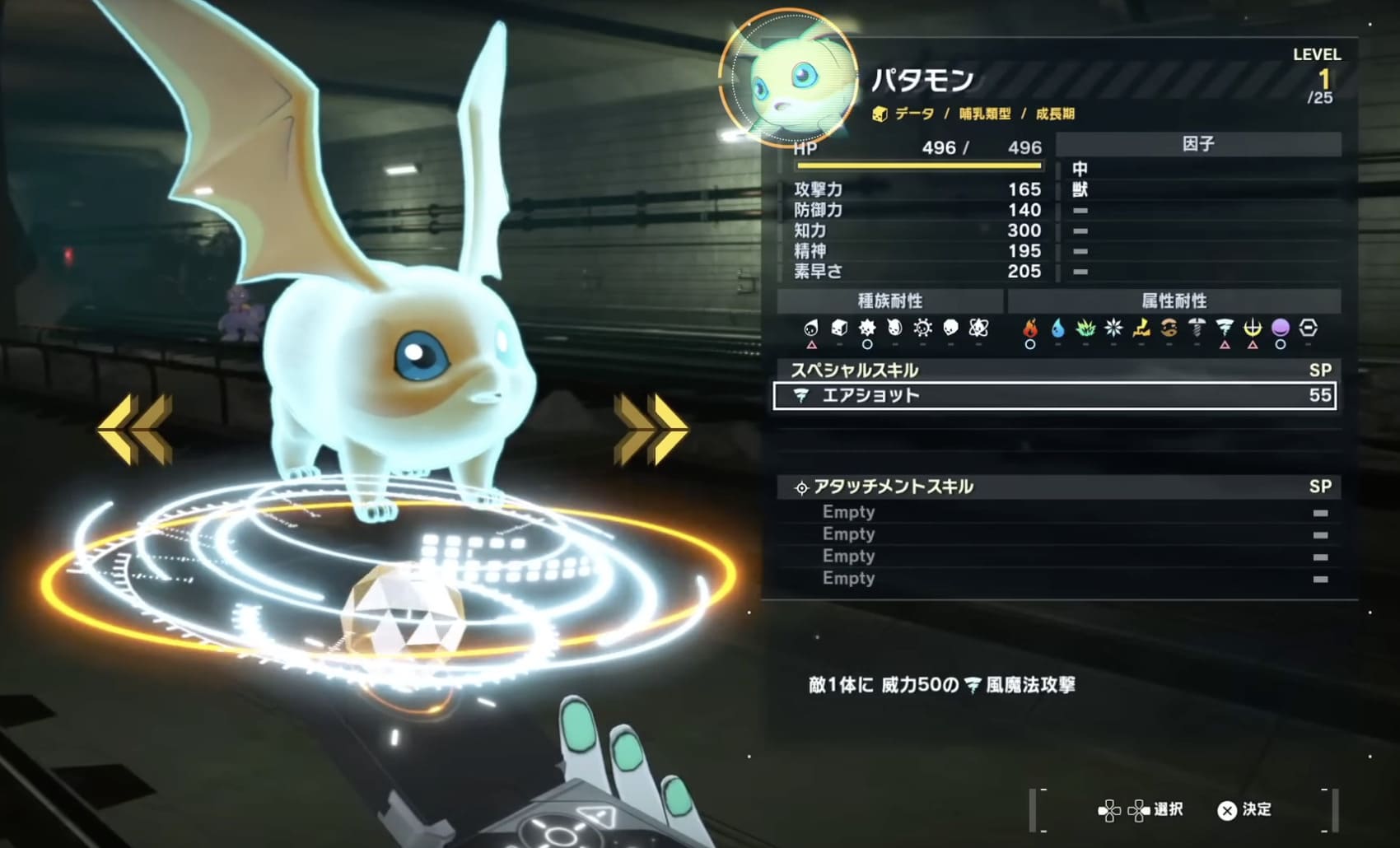Screen dimensions: 1400x848
Task: Click the fire element resistance icon
Action: [1031, 328]
